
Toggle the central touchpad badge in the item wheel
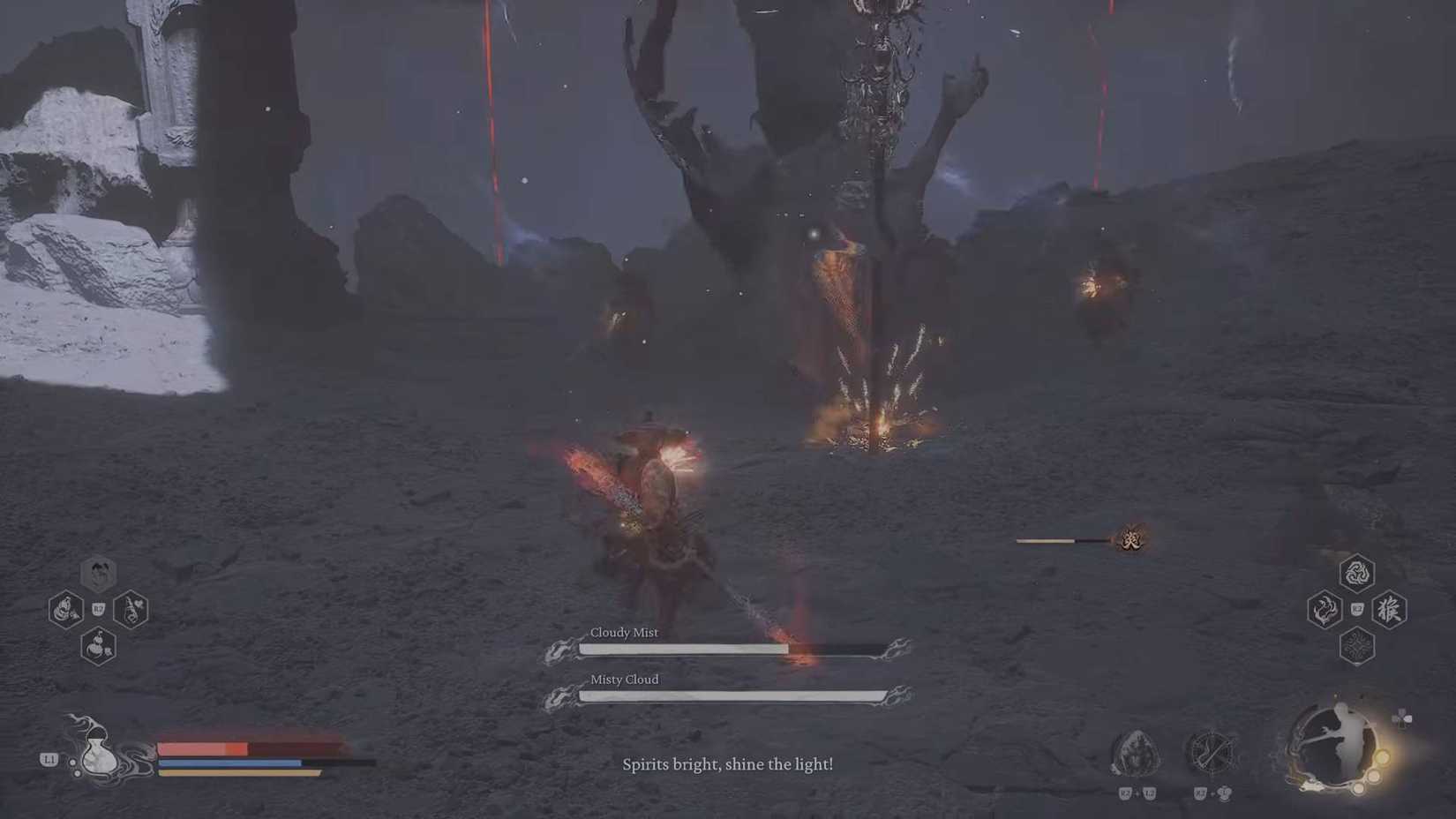pos(98,608)
